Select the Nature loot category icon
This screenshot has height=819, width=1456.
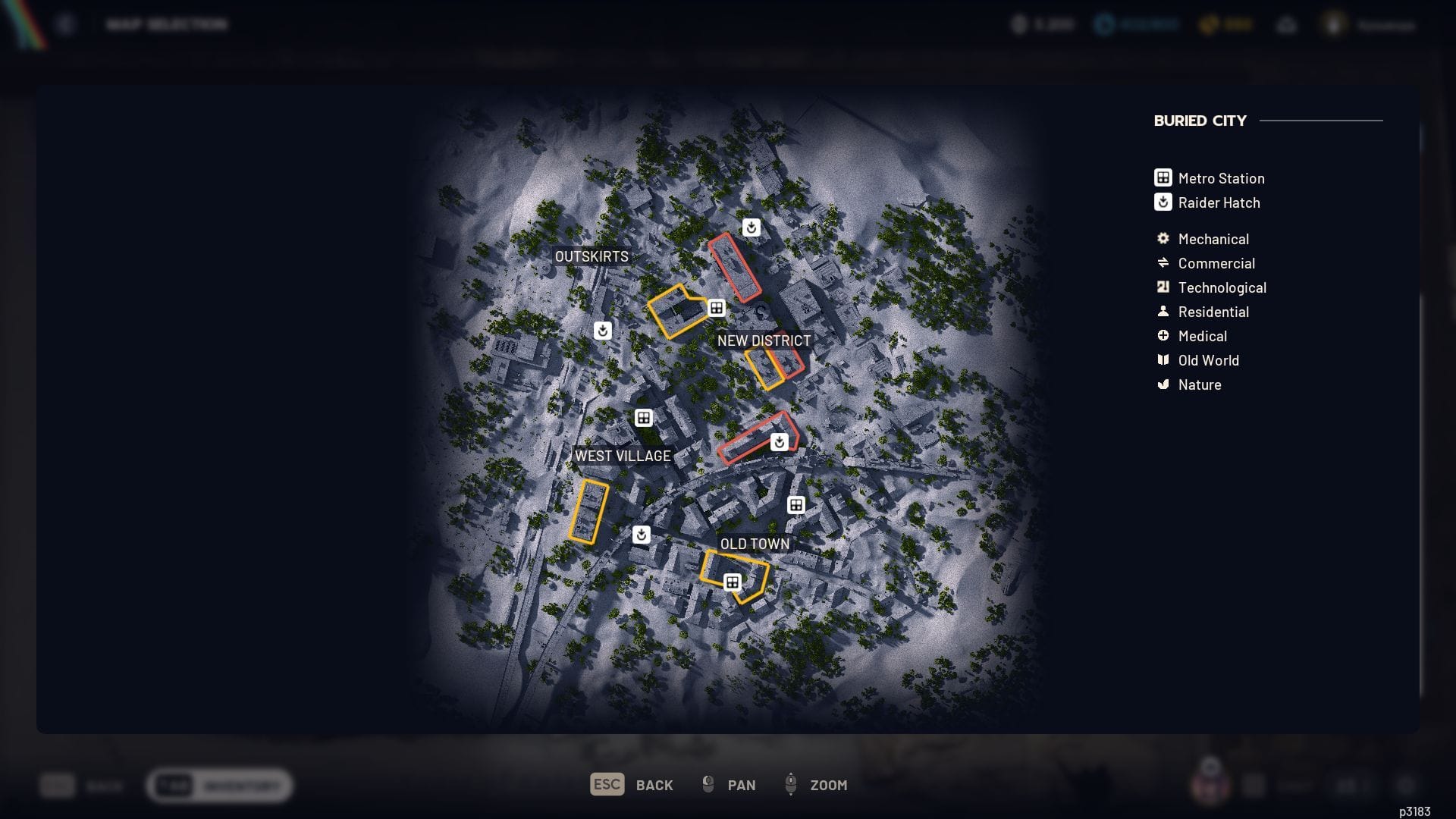1162,384
